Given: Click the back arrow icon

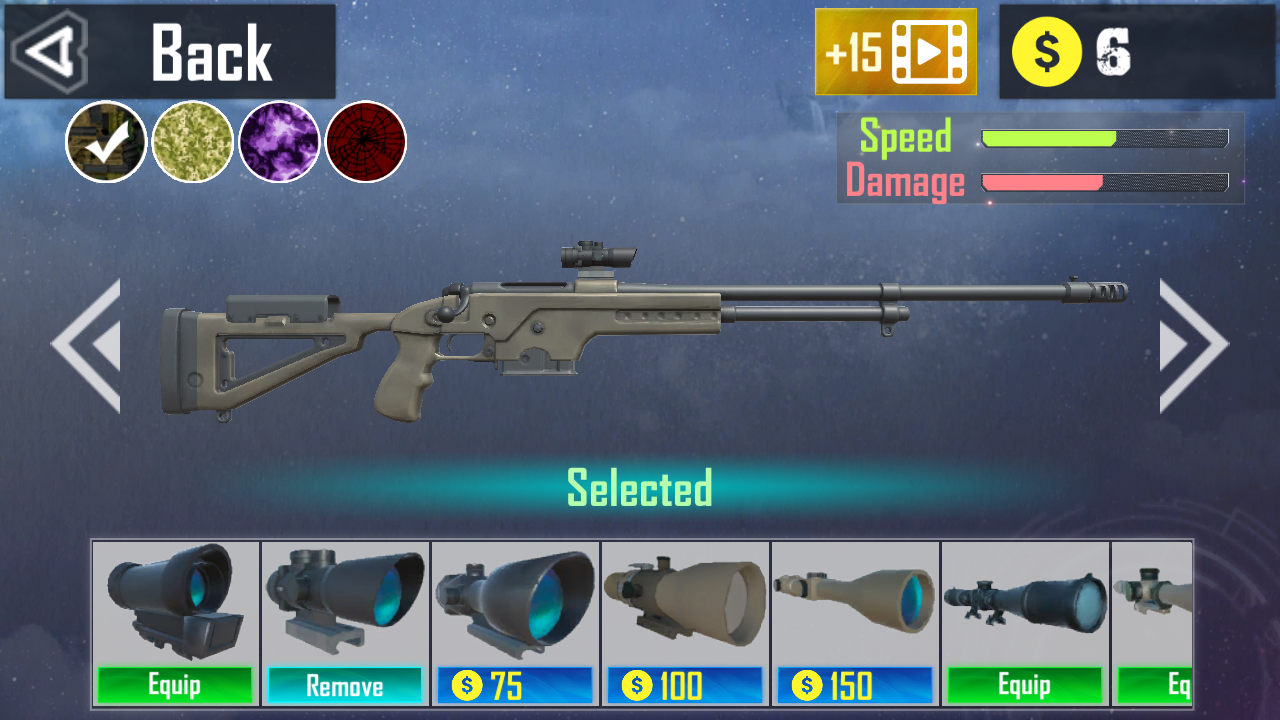Looking at the screenshot, I should (48, 50).
